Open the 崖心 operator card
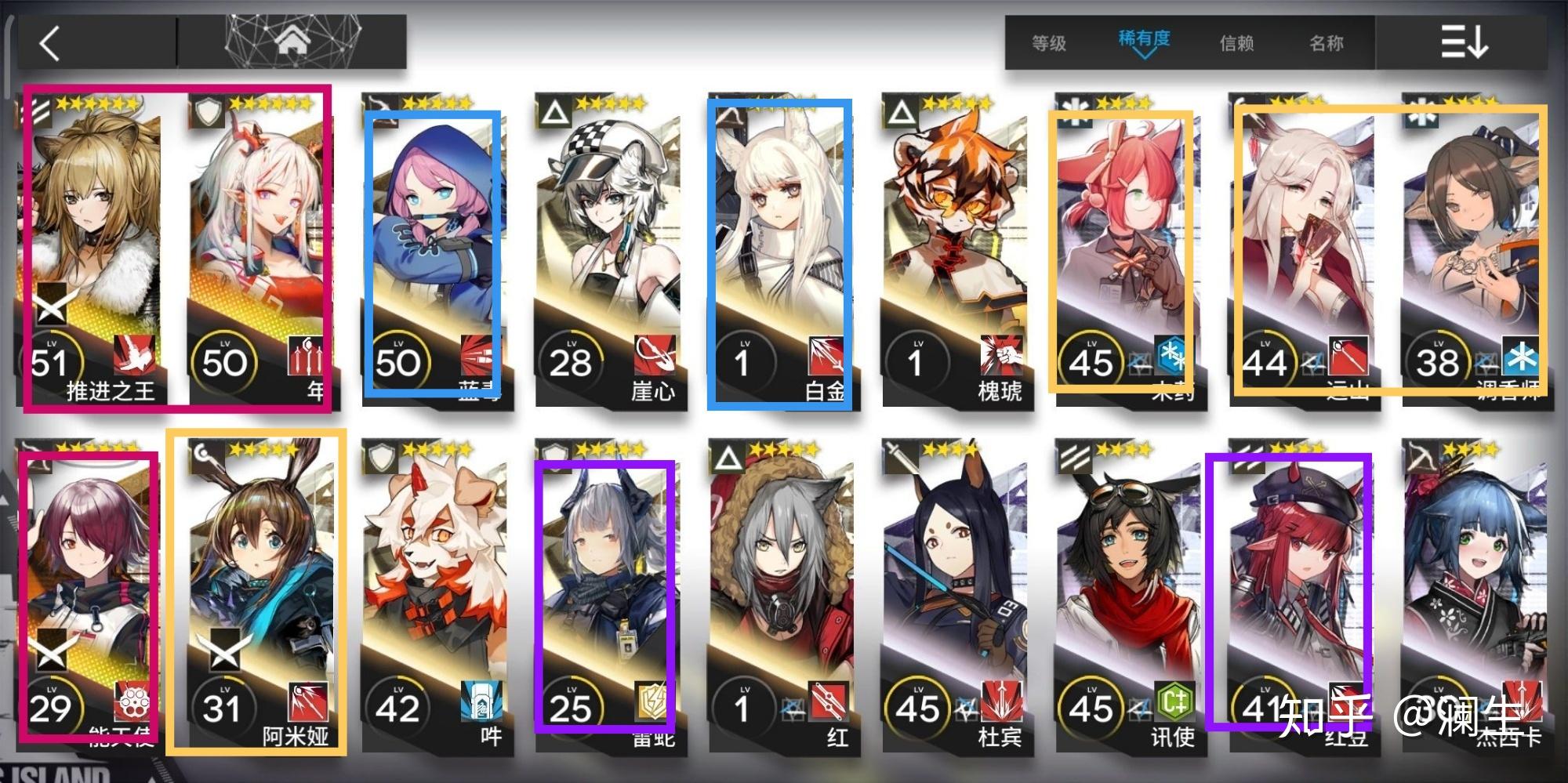 [x=608, y=251]
